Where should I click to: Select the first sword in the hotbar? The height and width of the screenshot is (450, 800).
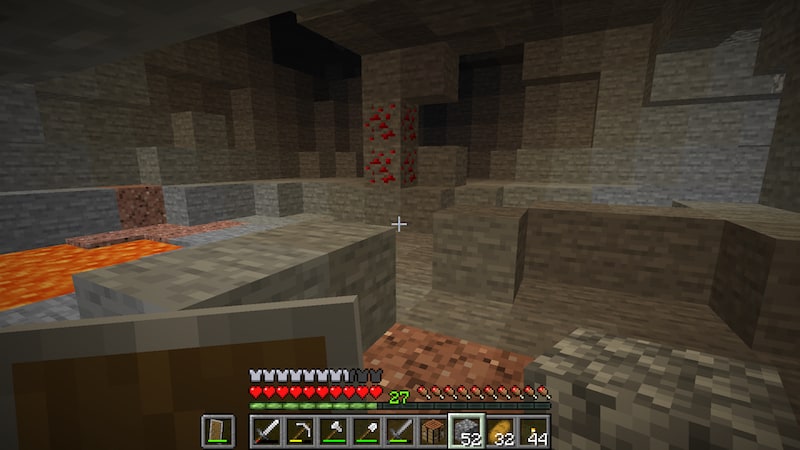point(267,431)
